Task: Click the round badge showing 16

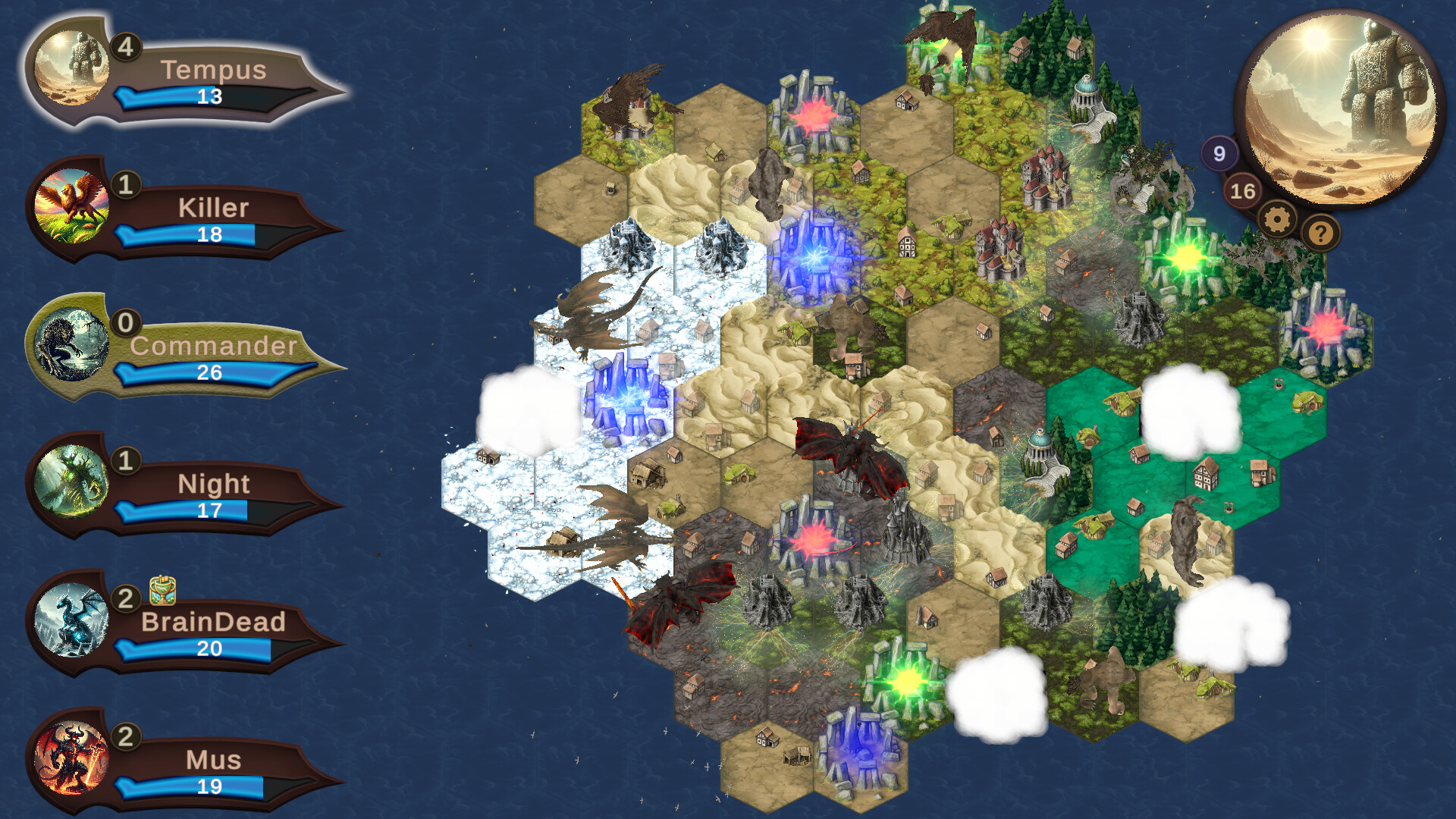Action: (x=1242, y=190)
